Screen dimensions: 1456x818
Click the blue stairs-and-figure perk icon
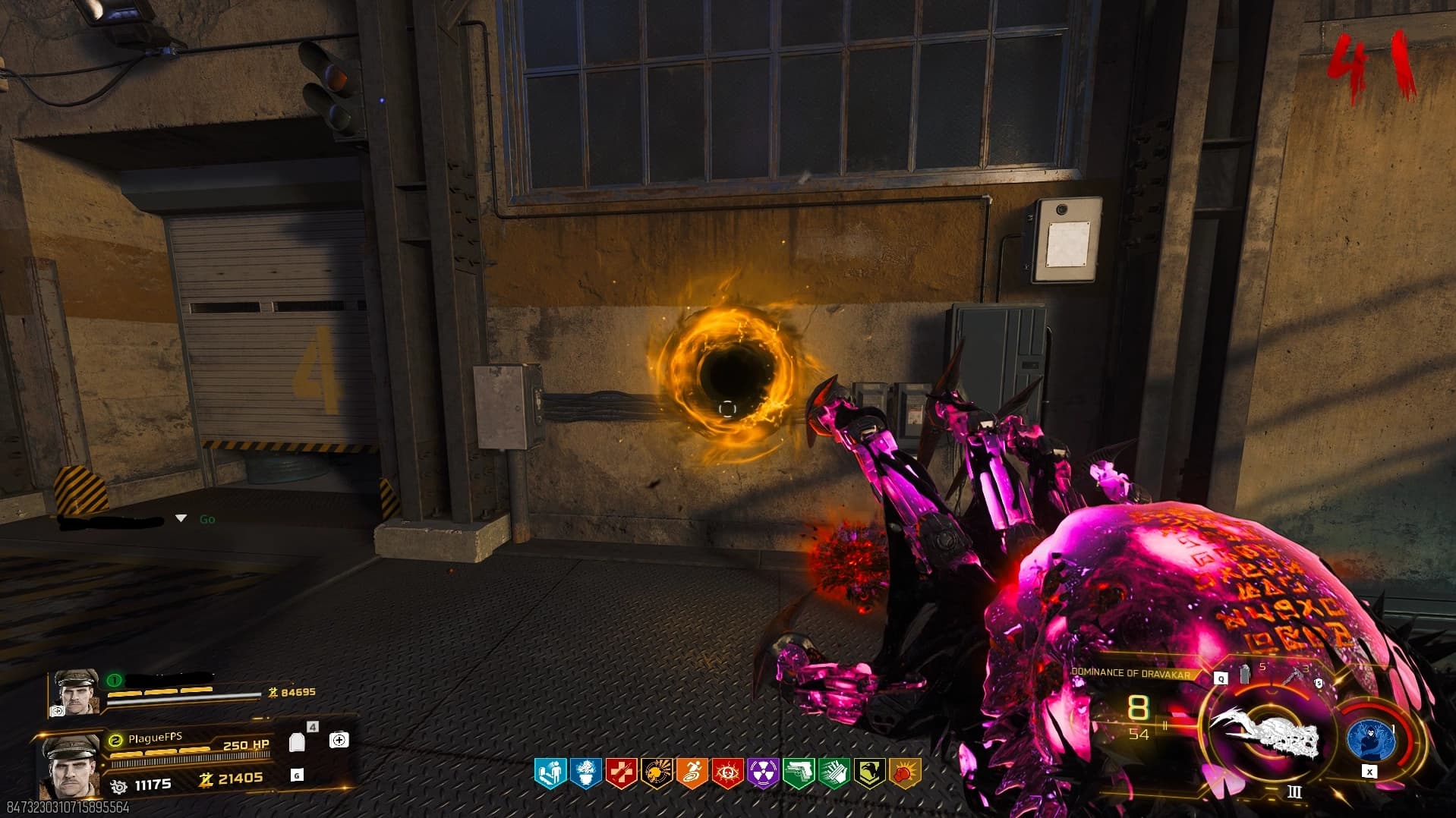click(x=550, y=774)
